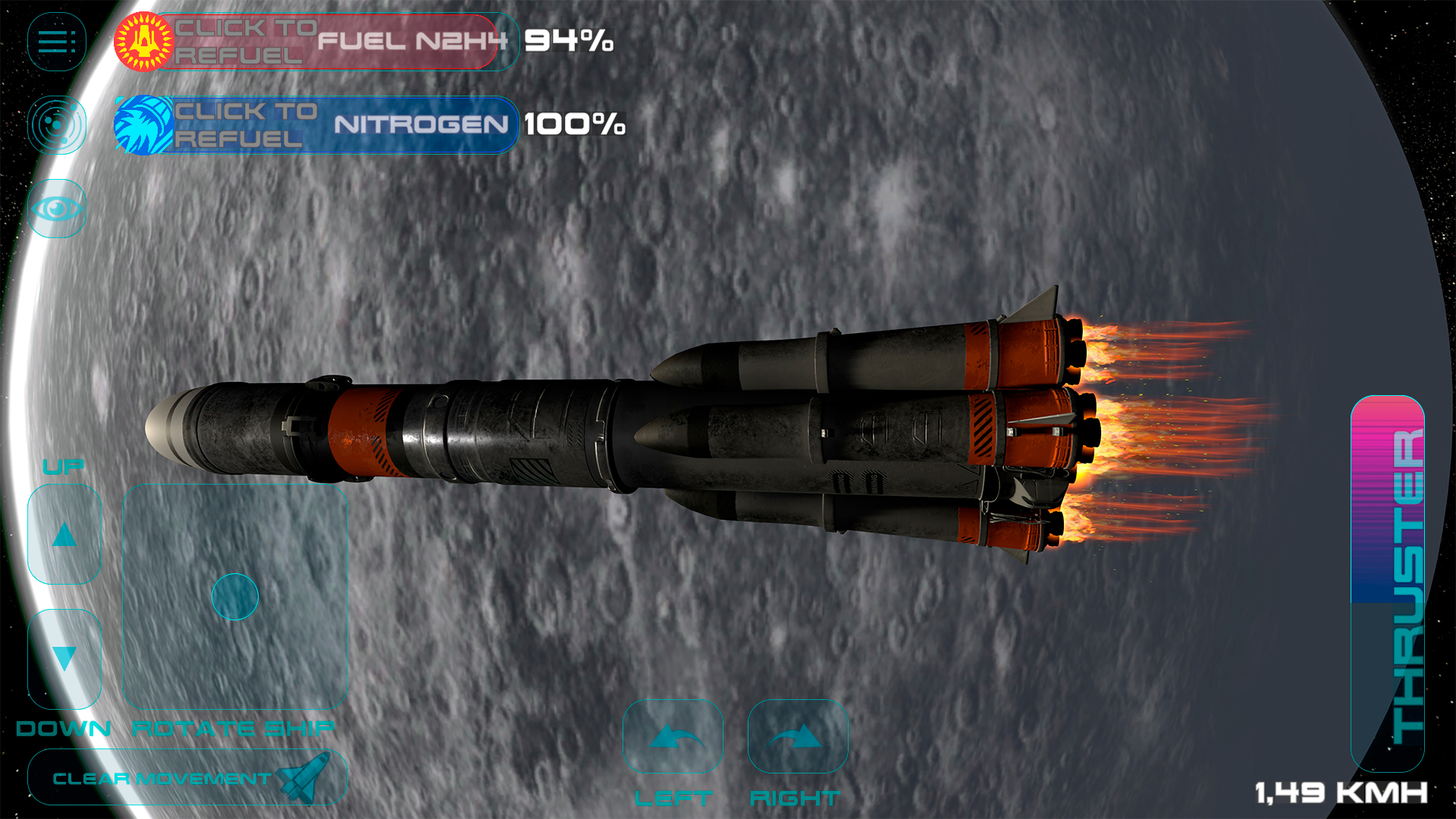Select the radar scanner icon
The width and height of the screenshot is (1456, 819).
(56, 124)
